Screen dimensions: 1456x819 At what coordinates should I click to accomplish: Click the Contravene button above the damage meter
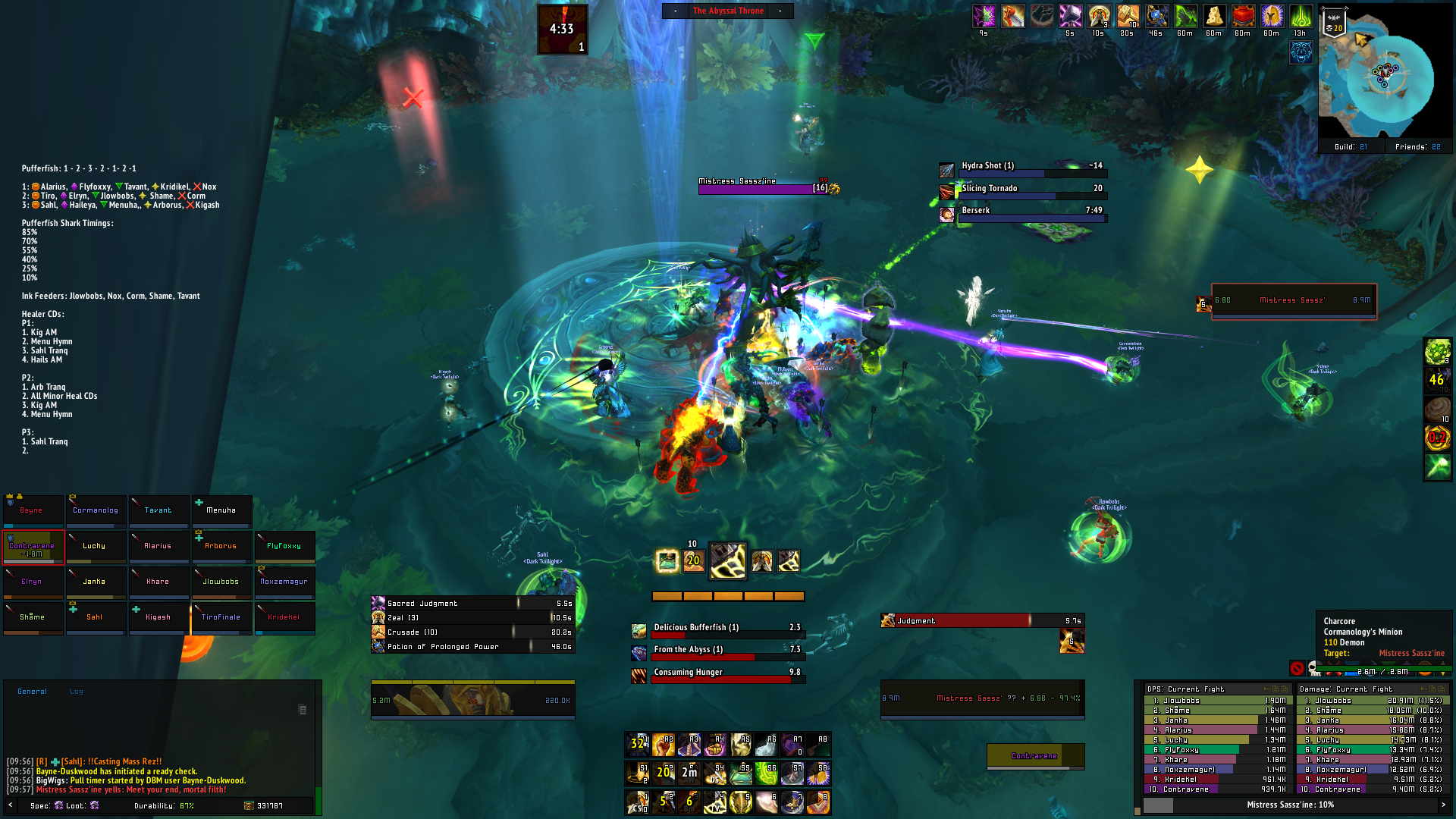[x=1035, y=756]
